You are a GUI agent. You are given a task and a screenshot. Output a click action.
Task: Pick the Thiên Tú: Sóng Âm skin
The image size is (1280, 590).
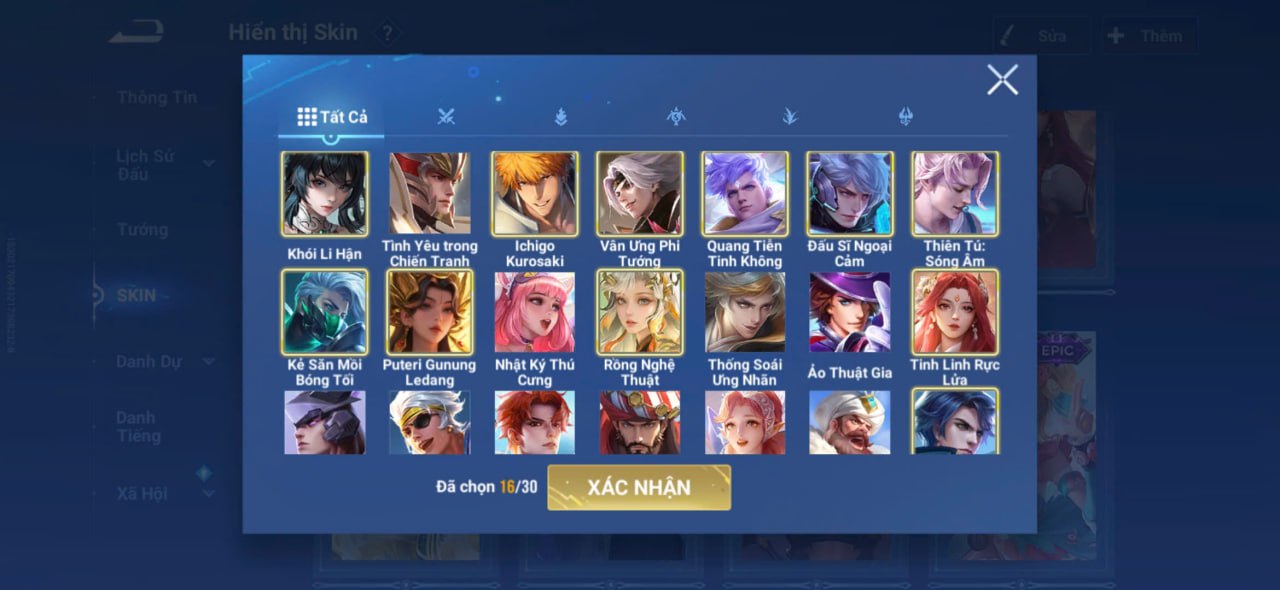[955, 194]
